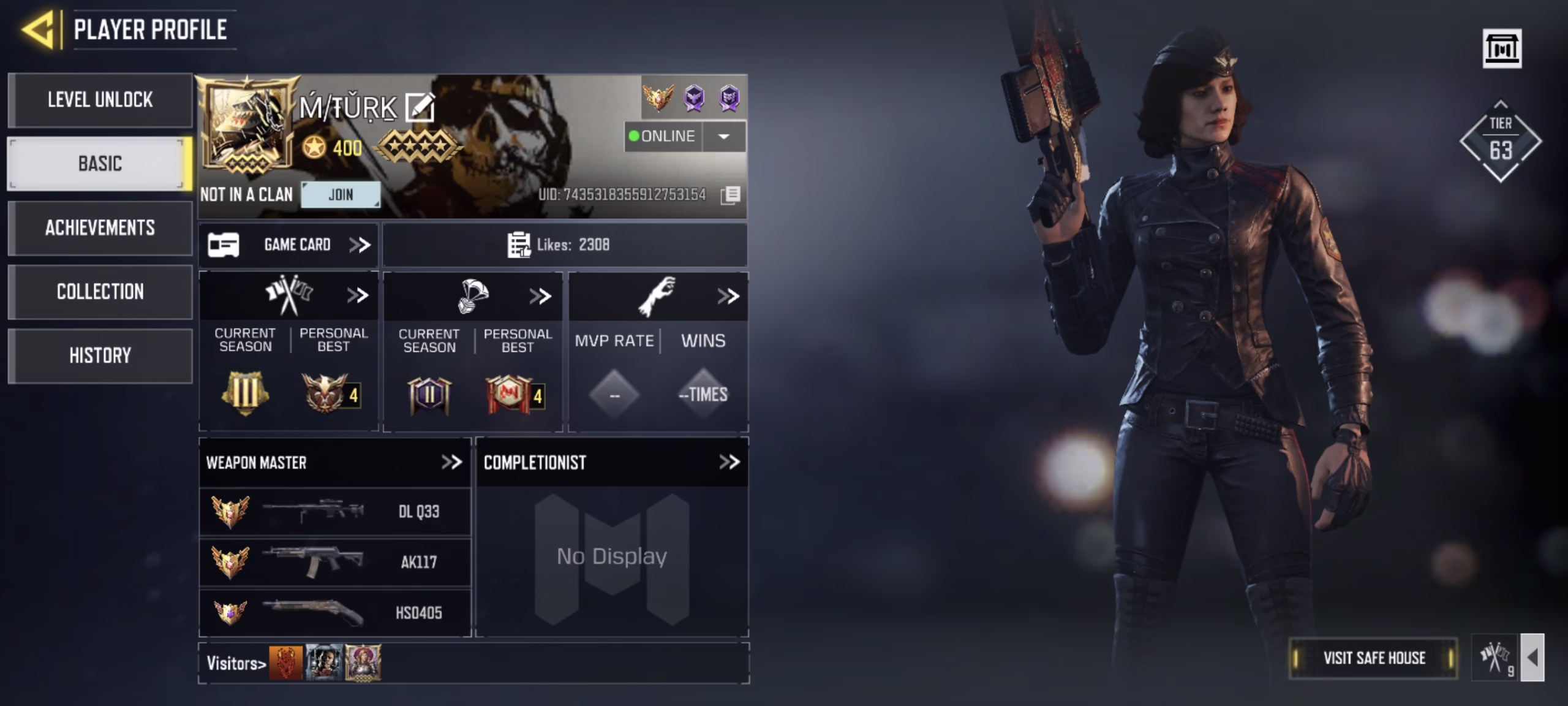Open the Game Card
The image size is (1568, 706).
tap(288, 245)
